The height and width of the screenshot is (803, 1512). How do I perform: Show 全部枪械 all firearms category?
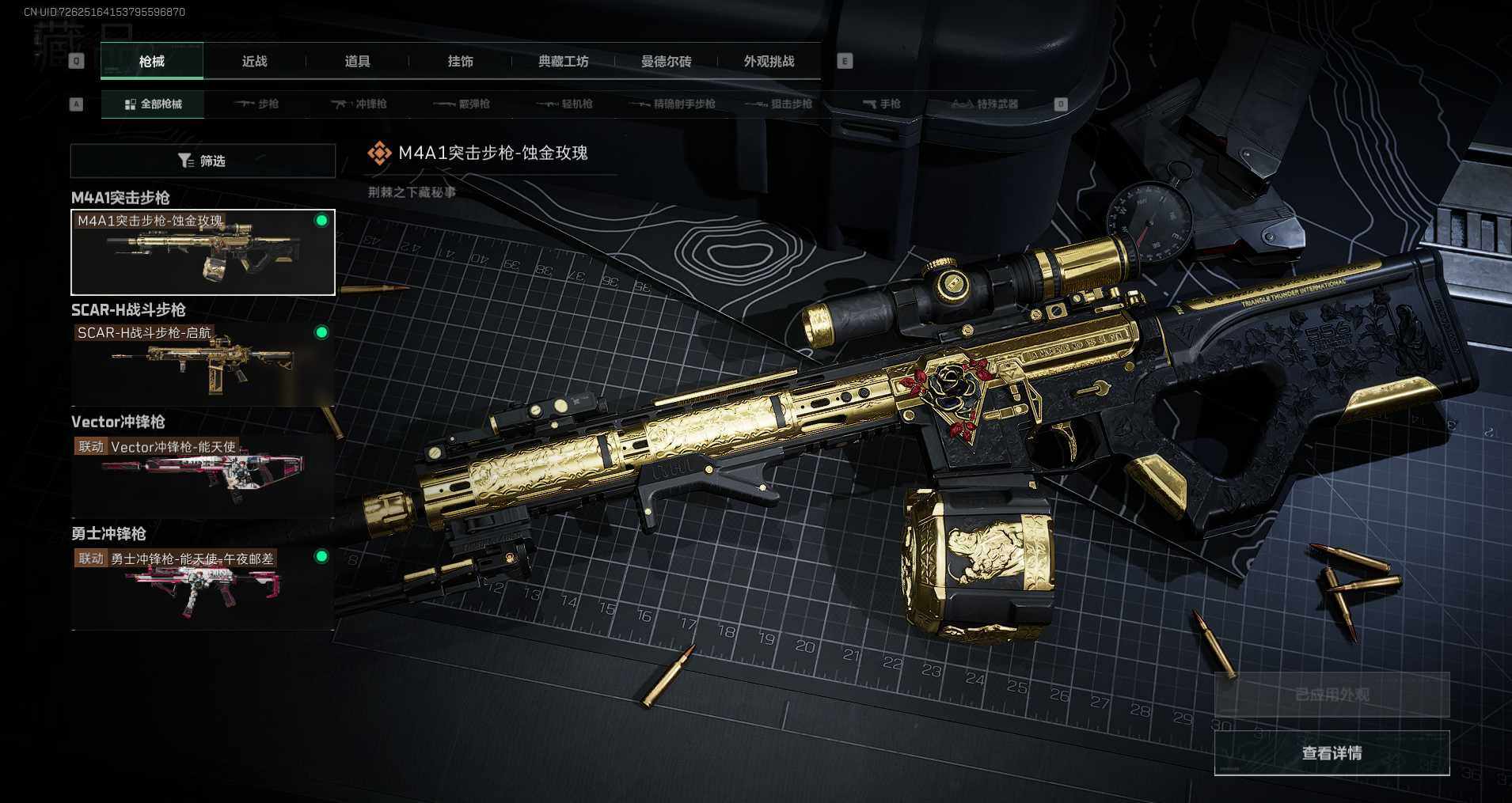[x=153, y=104]
